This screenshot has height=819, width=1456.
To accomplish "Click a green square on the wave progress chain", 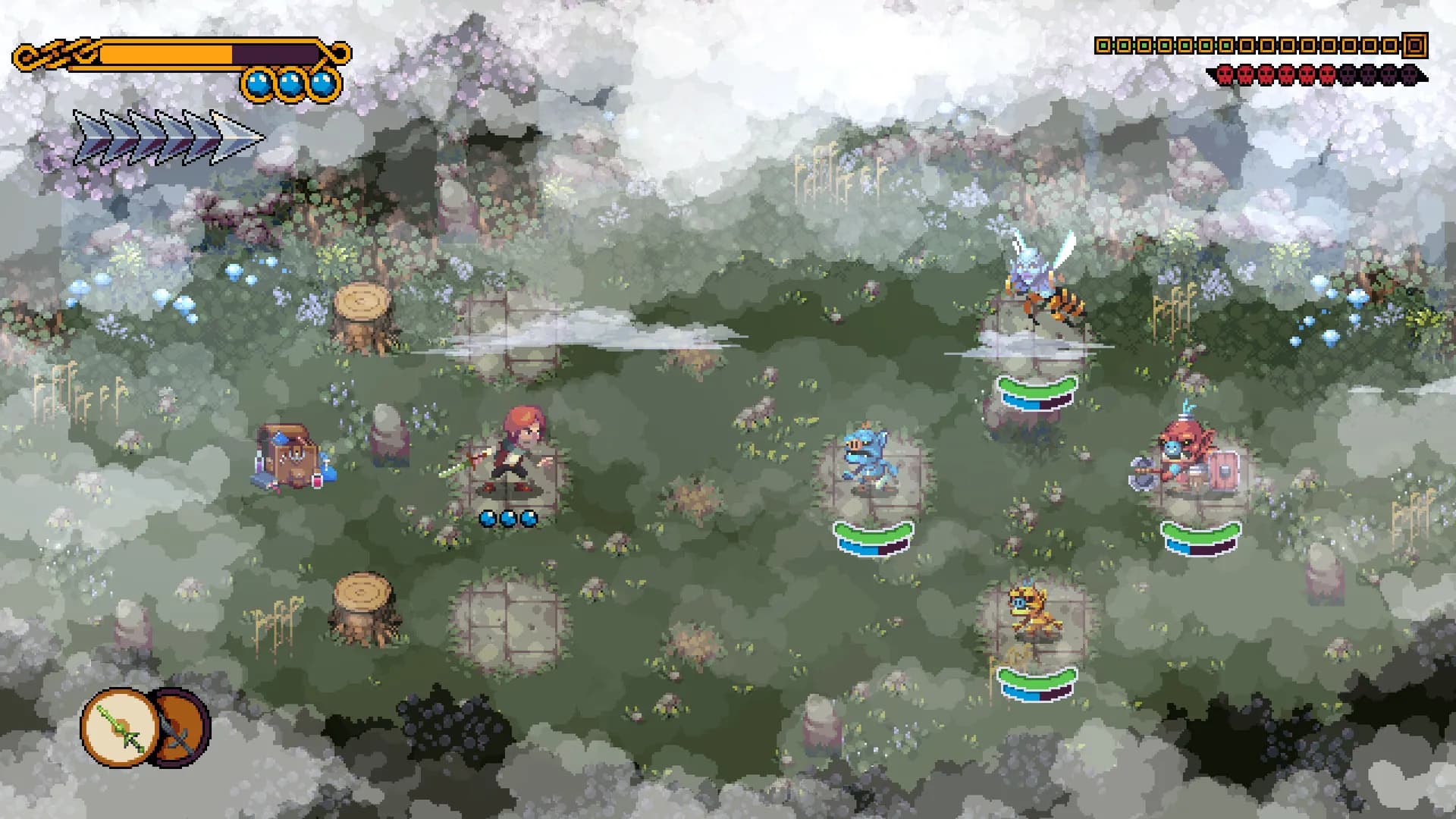I will (x=1103, y=47).
